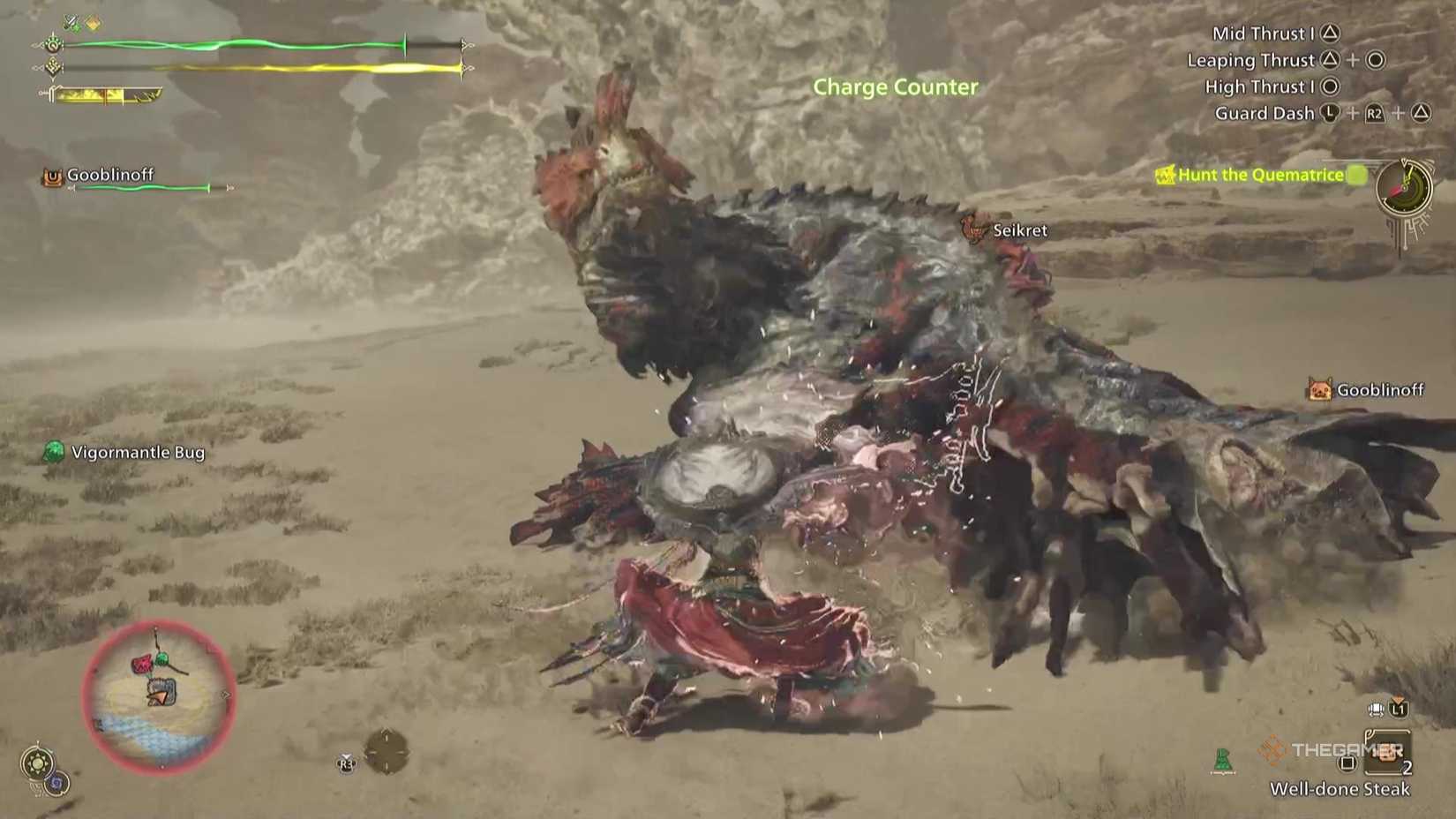
Task: Select the Well-done Steak item icon
Action: [x=1388, y=753]
